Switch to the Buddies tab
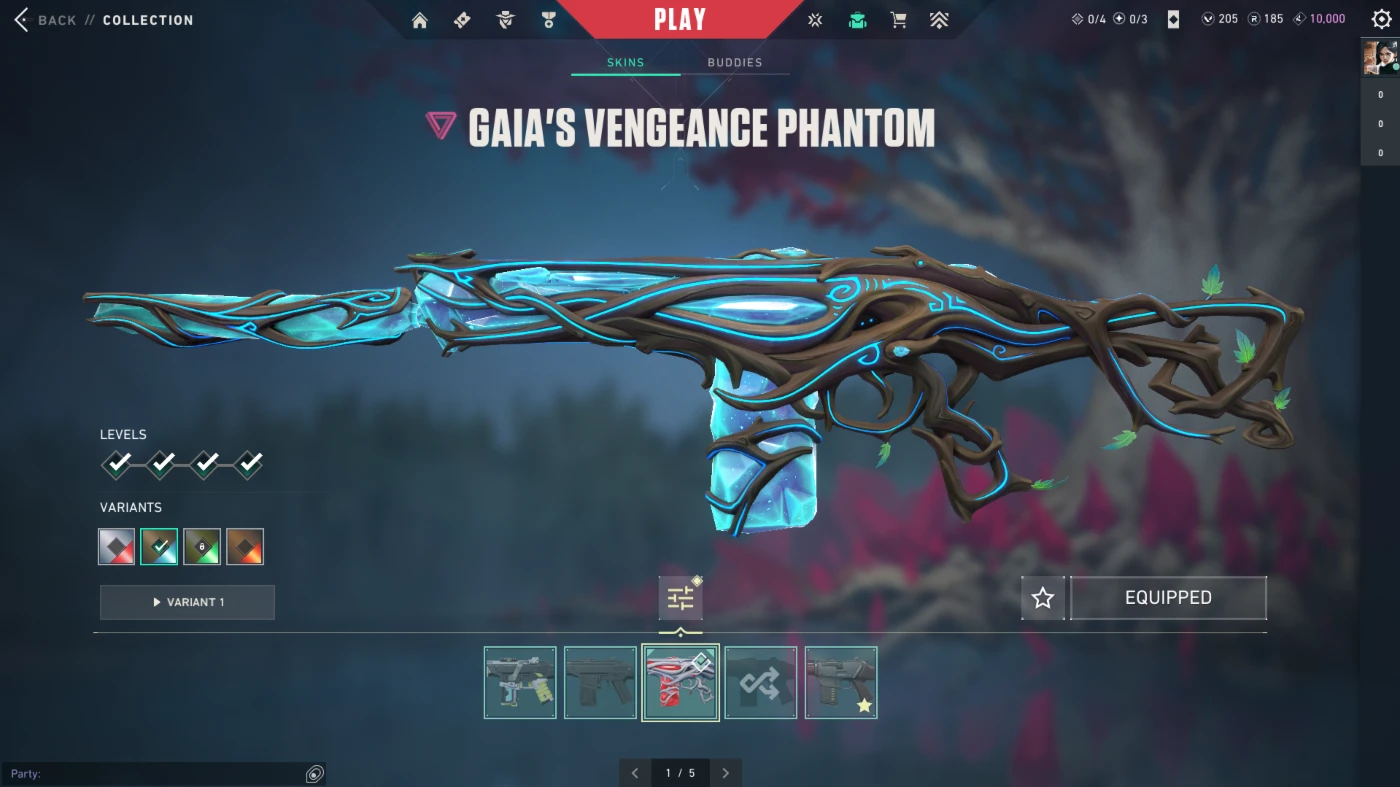This screenshot has height=787, width=1400. (x=735, y=62)
